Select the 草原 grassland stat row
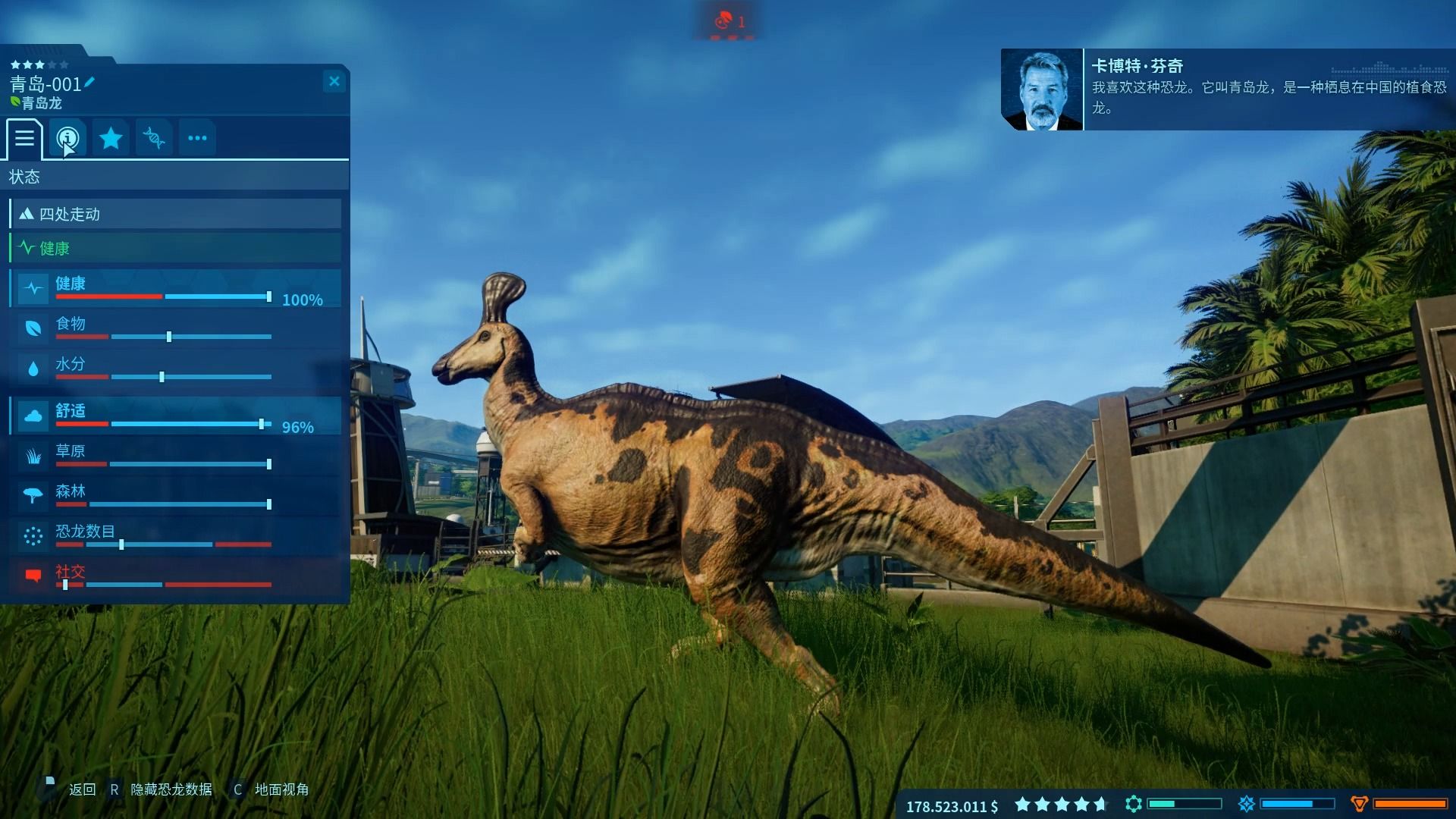The height and width of the screenshot is (819, 1456). tap(175, 456)
